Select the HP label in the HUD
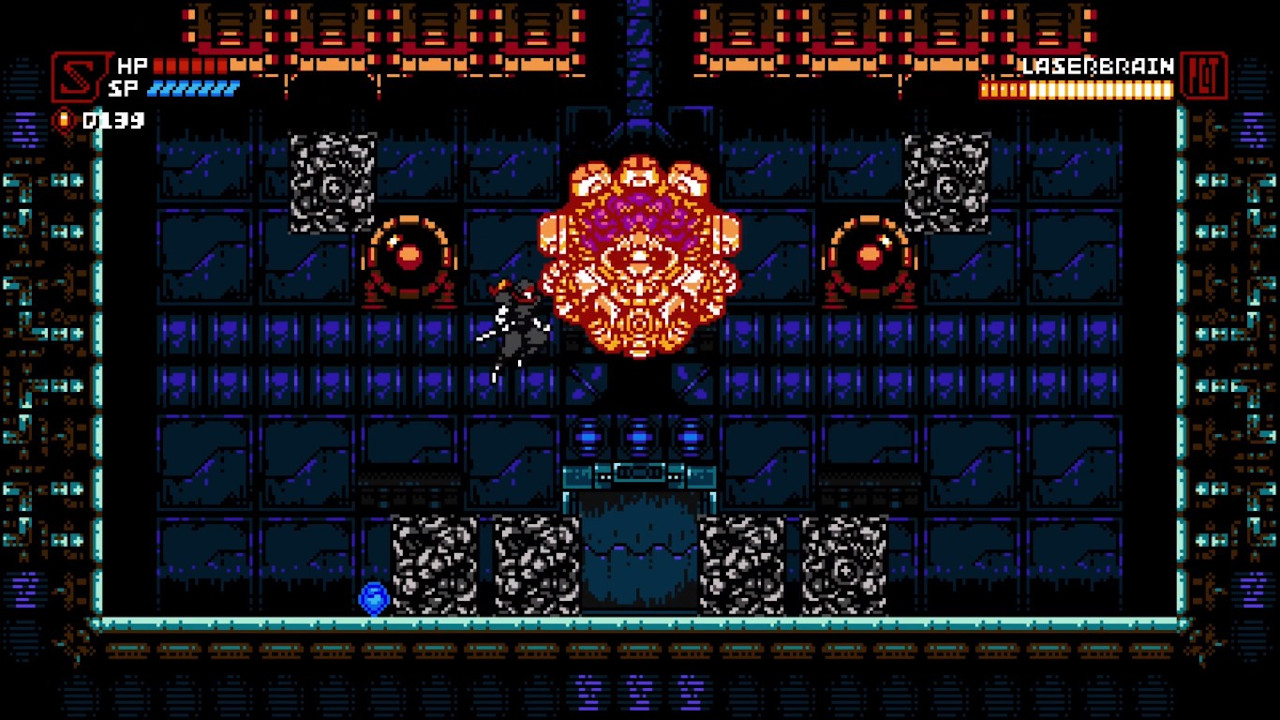The image size is (1280, 720). pos(133,65)
